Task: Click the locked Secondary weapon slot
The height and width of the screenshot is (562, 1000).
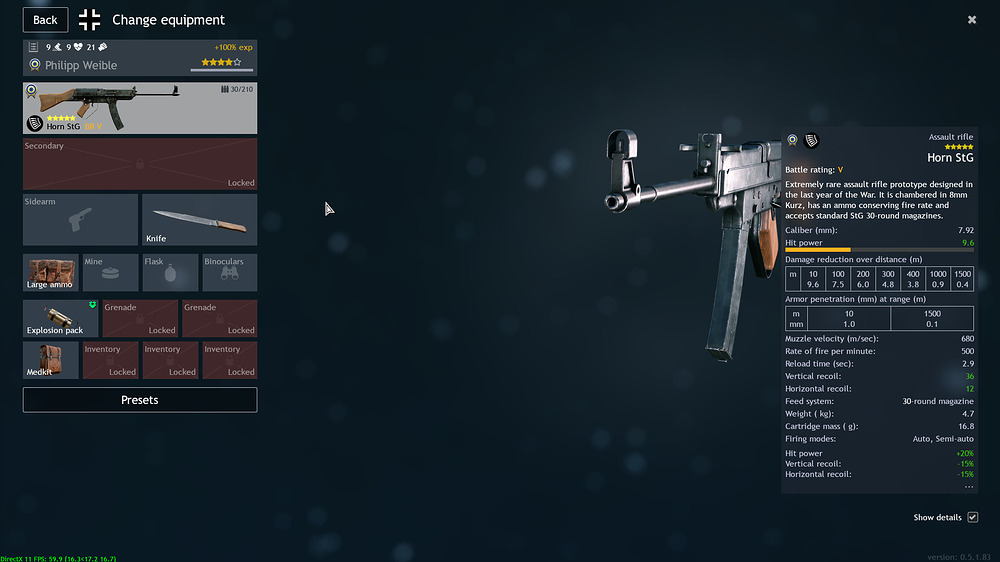Action: click(x=140, y=164)
